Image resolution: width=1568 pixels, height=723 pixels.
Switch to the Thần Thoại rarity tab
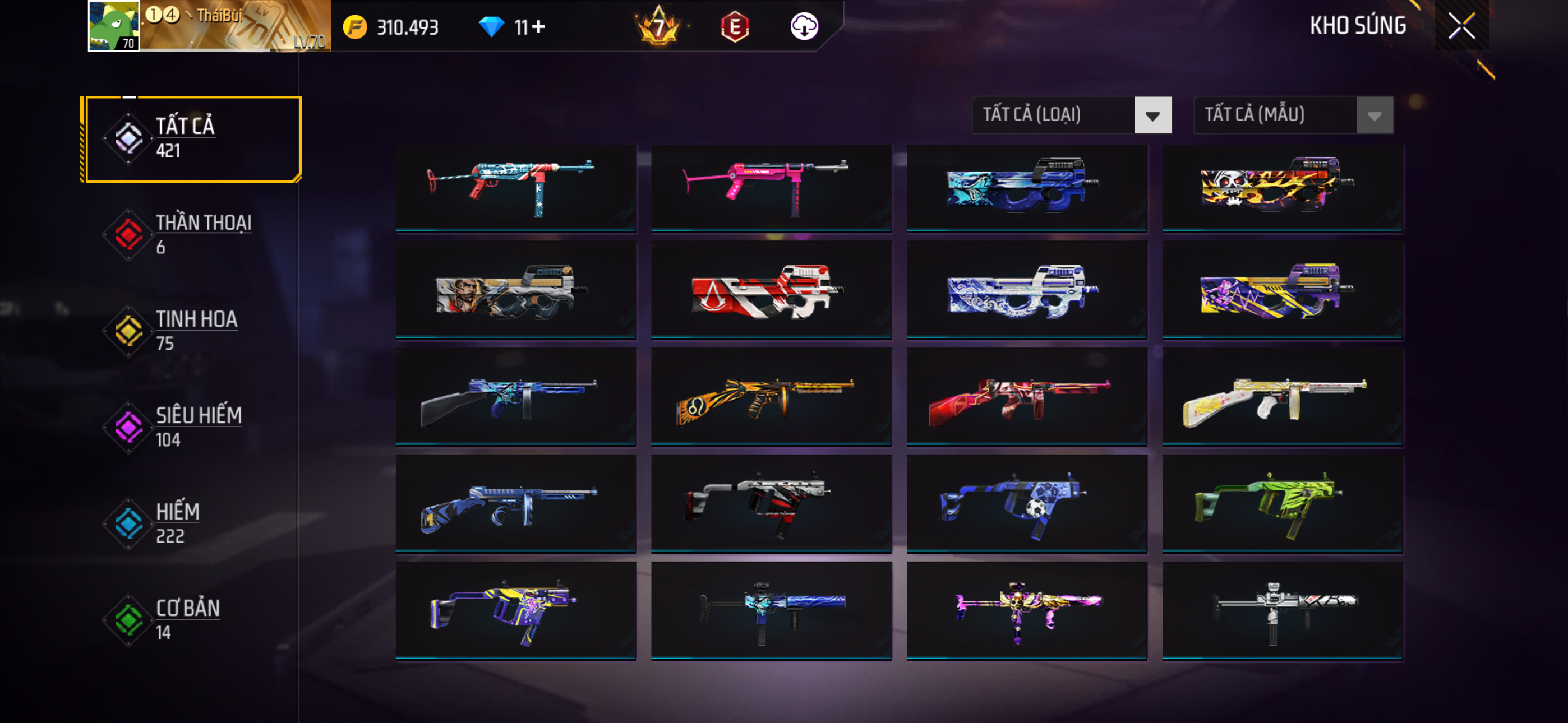click(192, 234)
